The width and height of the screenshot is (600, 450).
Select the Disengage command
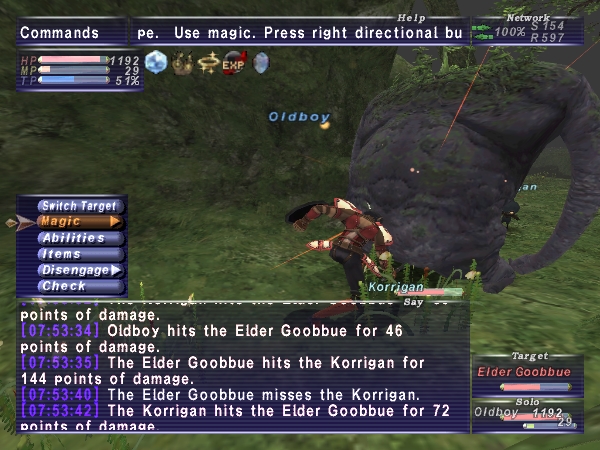pos(79,270)
